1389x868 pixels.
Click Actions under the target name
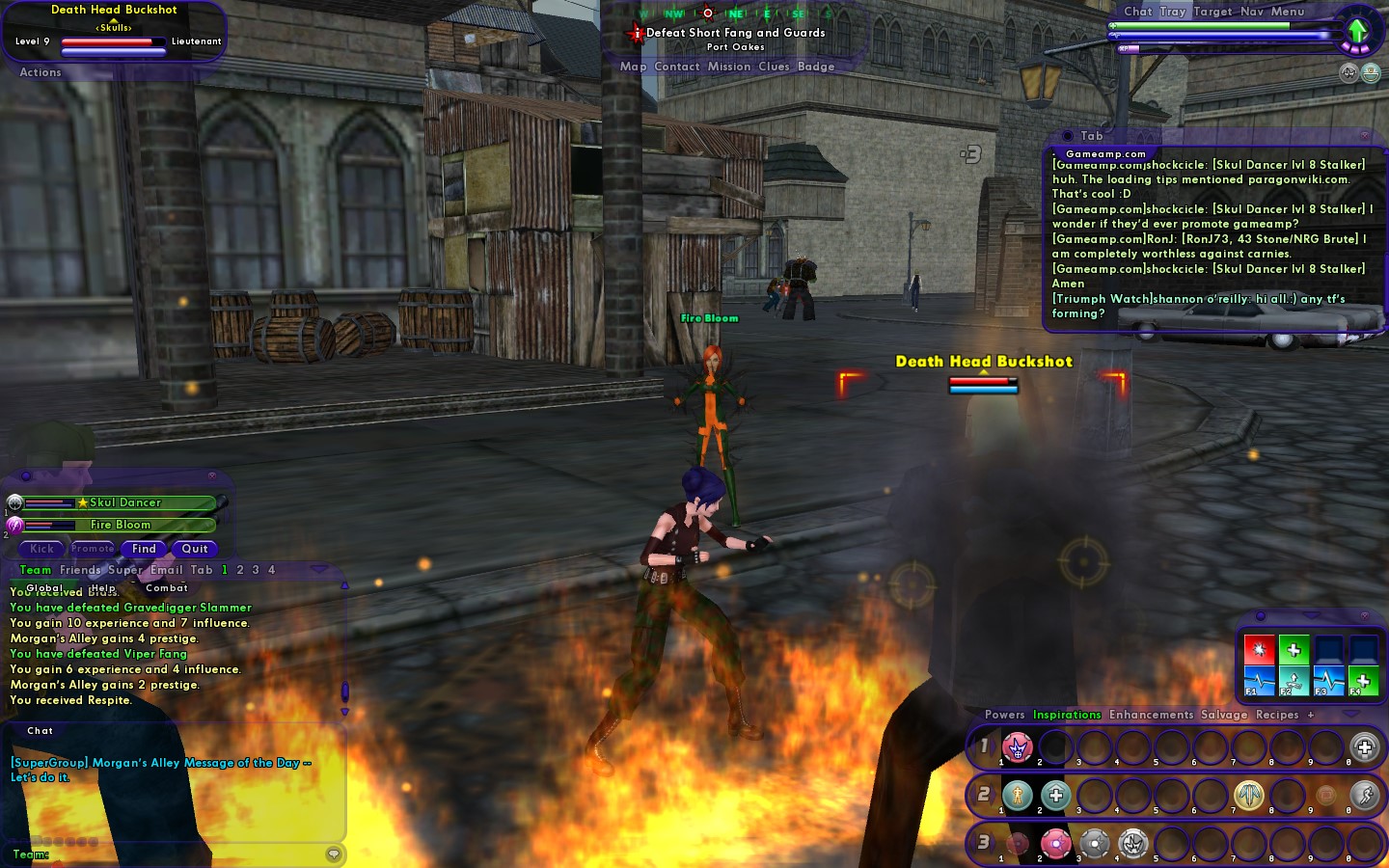(41, 72)
